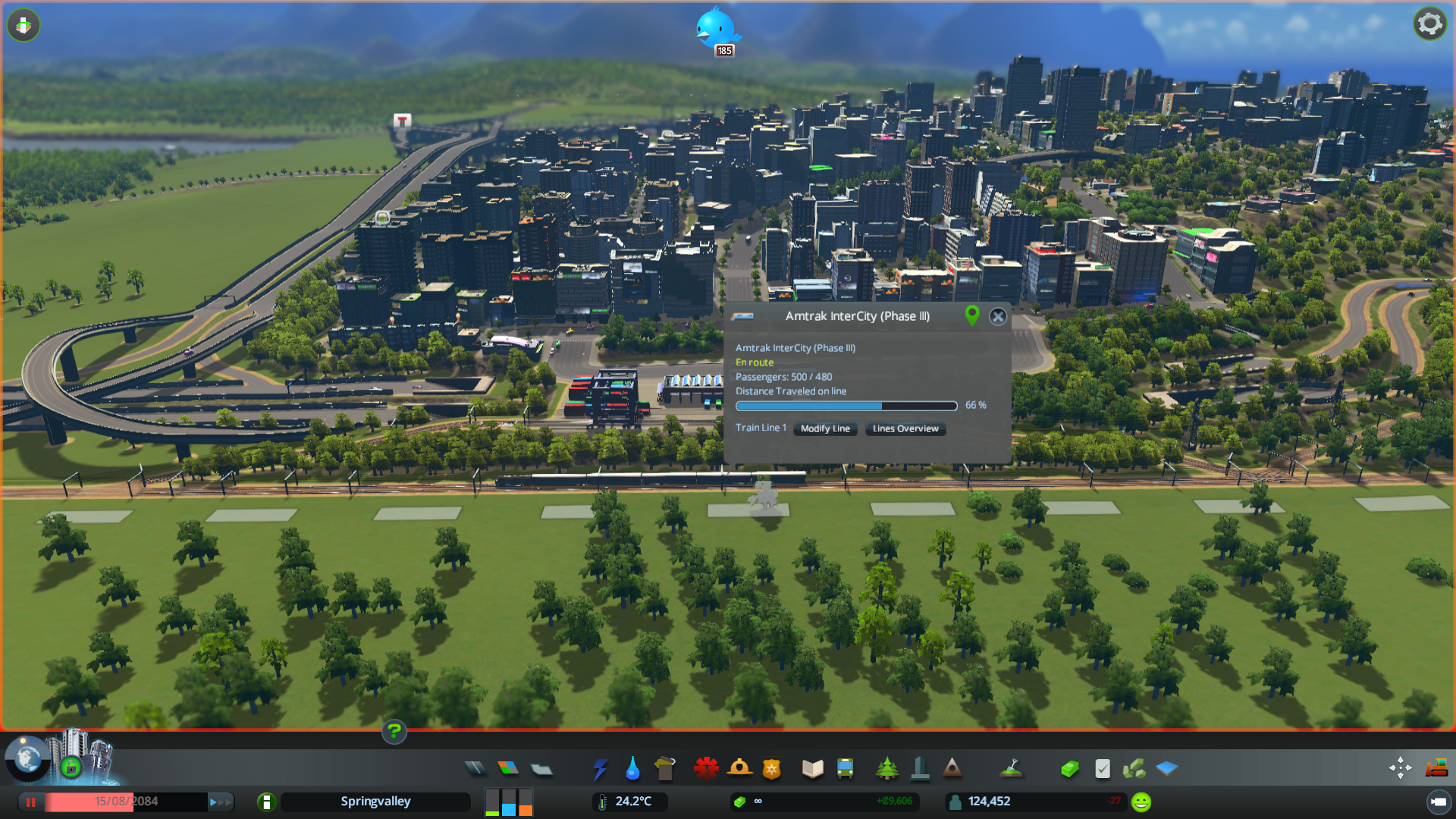
Task: Click the Modify Line button
Action: pos(824,428)
